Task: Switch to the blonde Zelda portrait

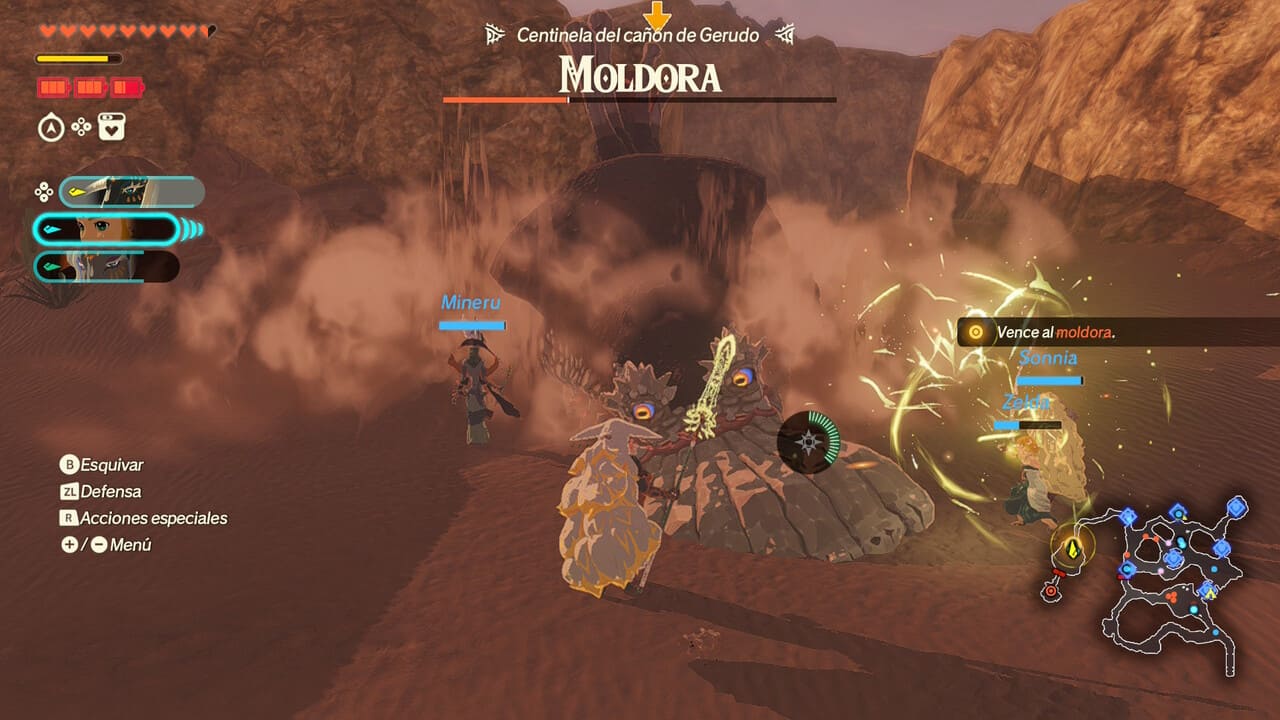Action: 106,230
